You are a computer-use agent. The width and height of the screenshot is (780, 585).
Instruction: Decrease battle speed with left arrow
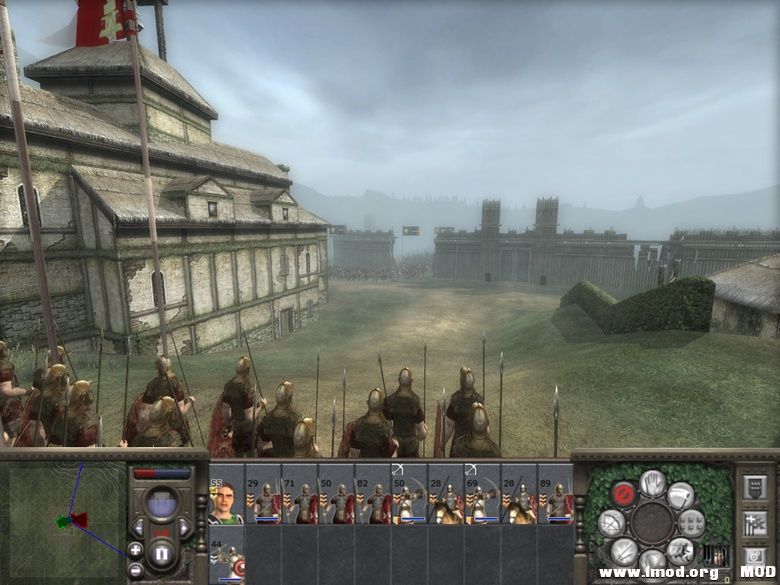tap(138, 526)
